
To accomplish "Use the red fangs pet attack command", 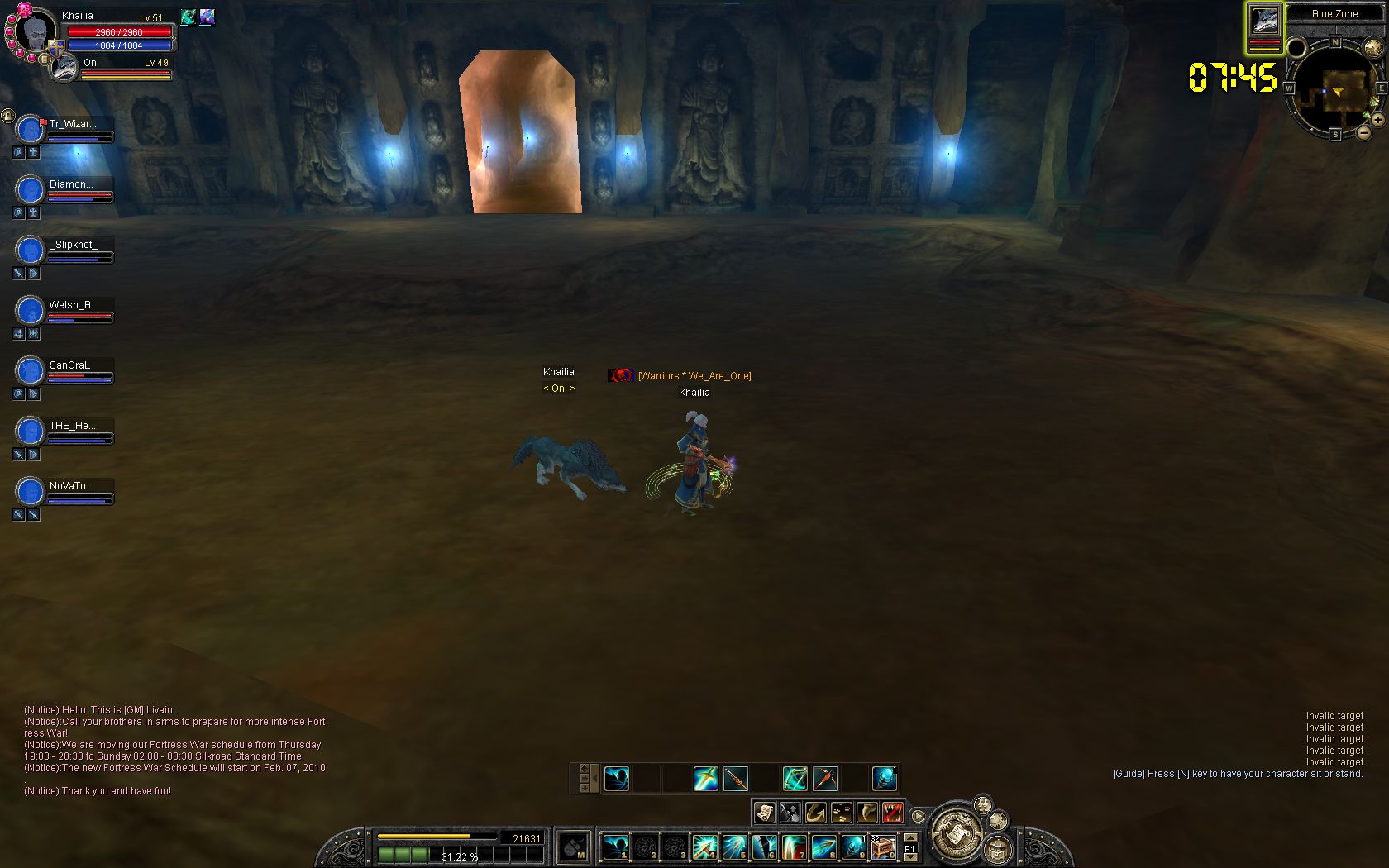I will (x=891, y=813).
